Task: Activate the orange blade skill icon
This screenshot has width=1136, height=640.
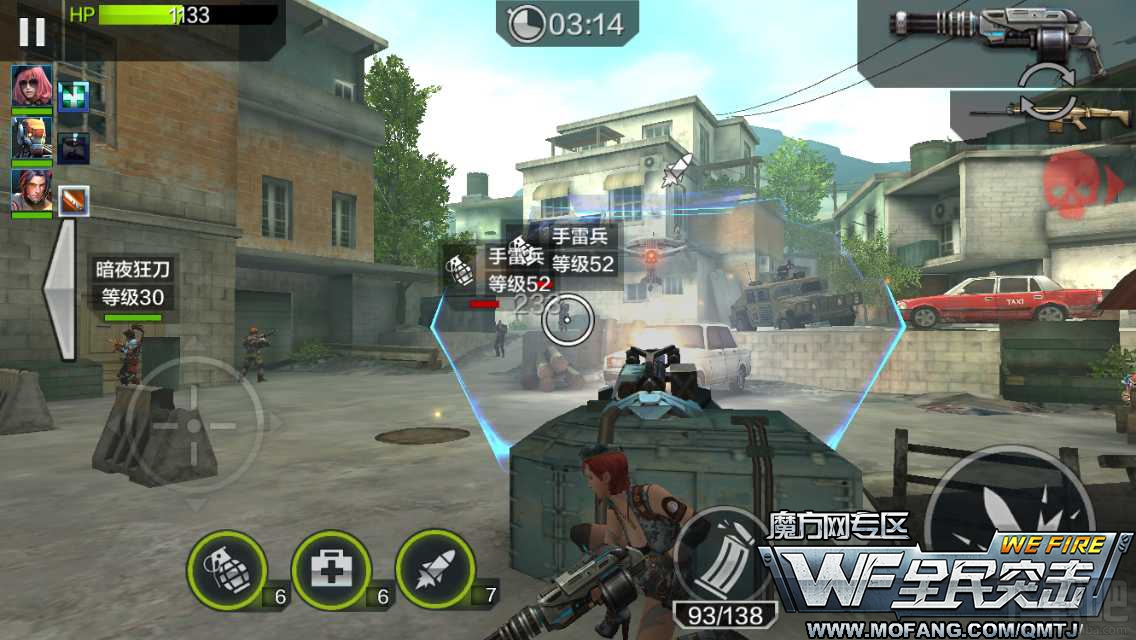Action: pos(73,201)
